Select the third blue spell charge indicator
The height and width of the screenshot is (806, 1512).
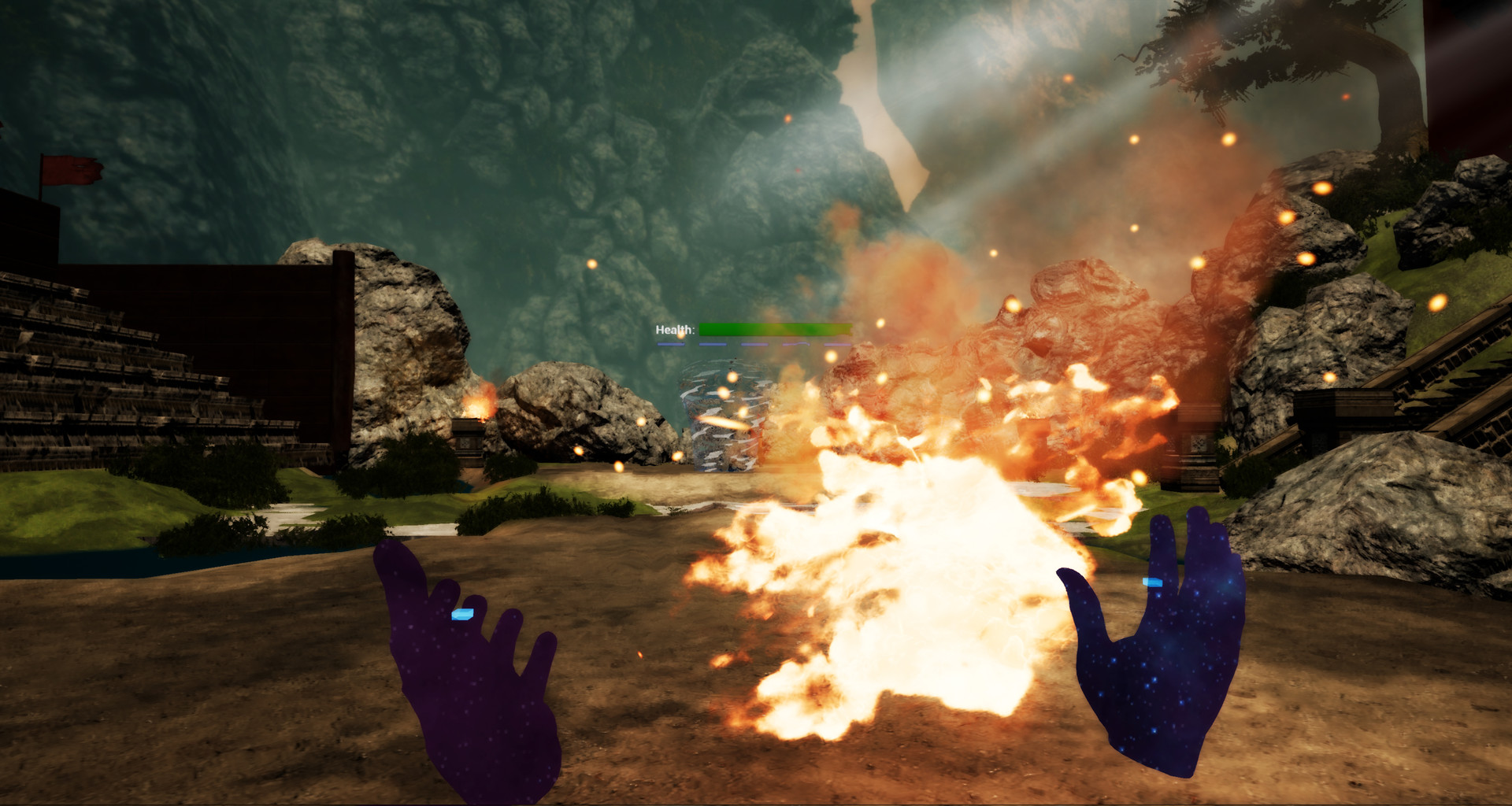(x=754, y=344)
